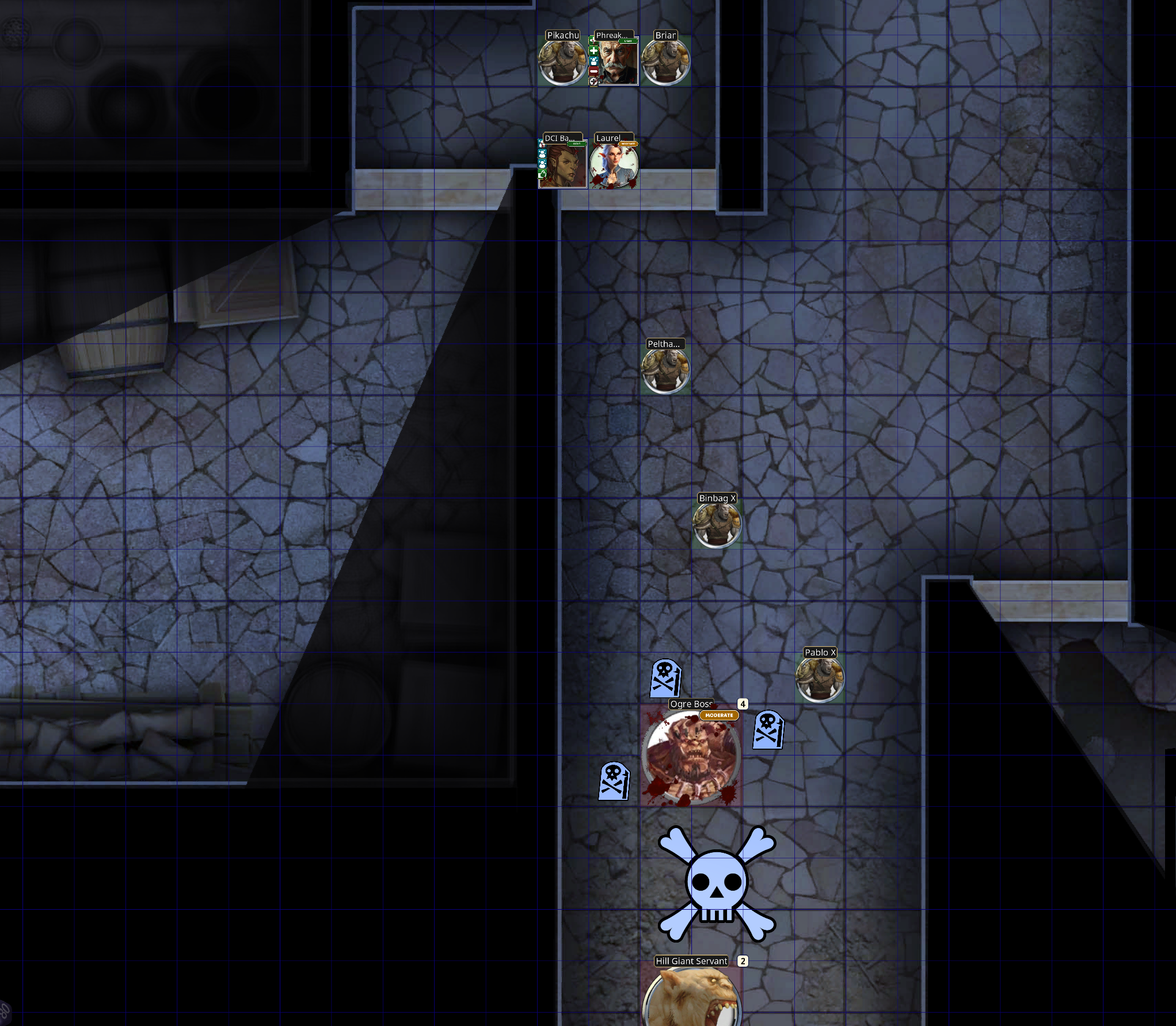Click the red damage icon on Phreak's token
The width and height of the screenshot is (1176, 1026).
point(593,71)
